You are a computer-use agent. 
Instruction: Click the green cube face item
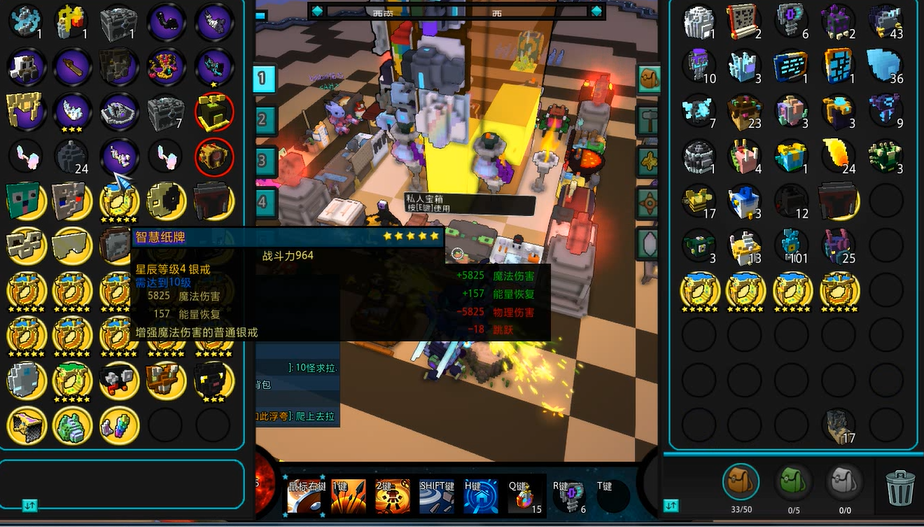coord(24,200)
